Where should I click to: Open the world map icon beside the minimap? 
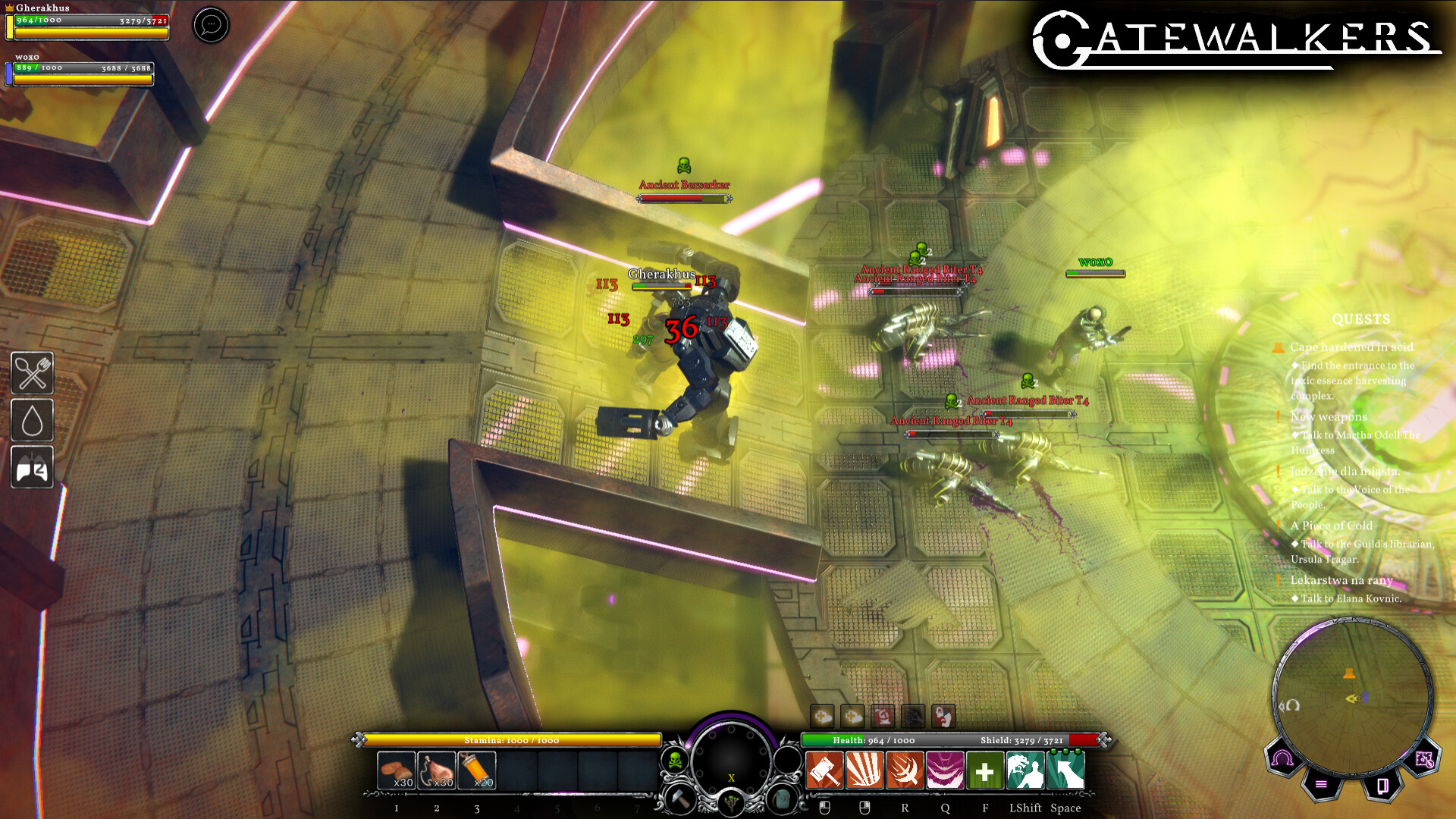click(x=1424, y=758)
